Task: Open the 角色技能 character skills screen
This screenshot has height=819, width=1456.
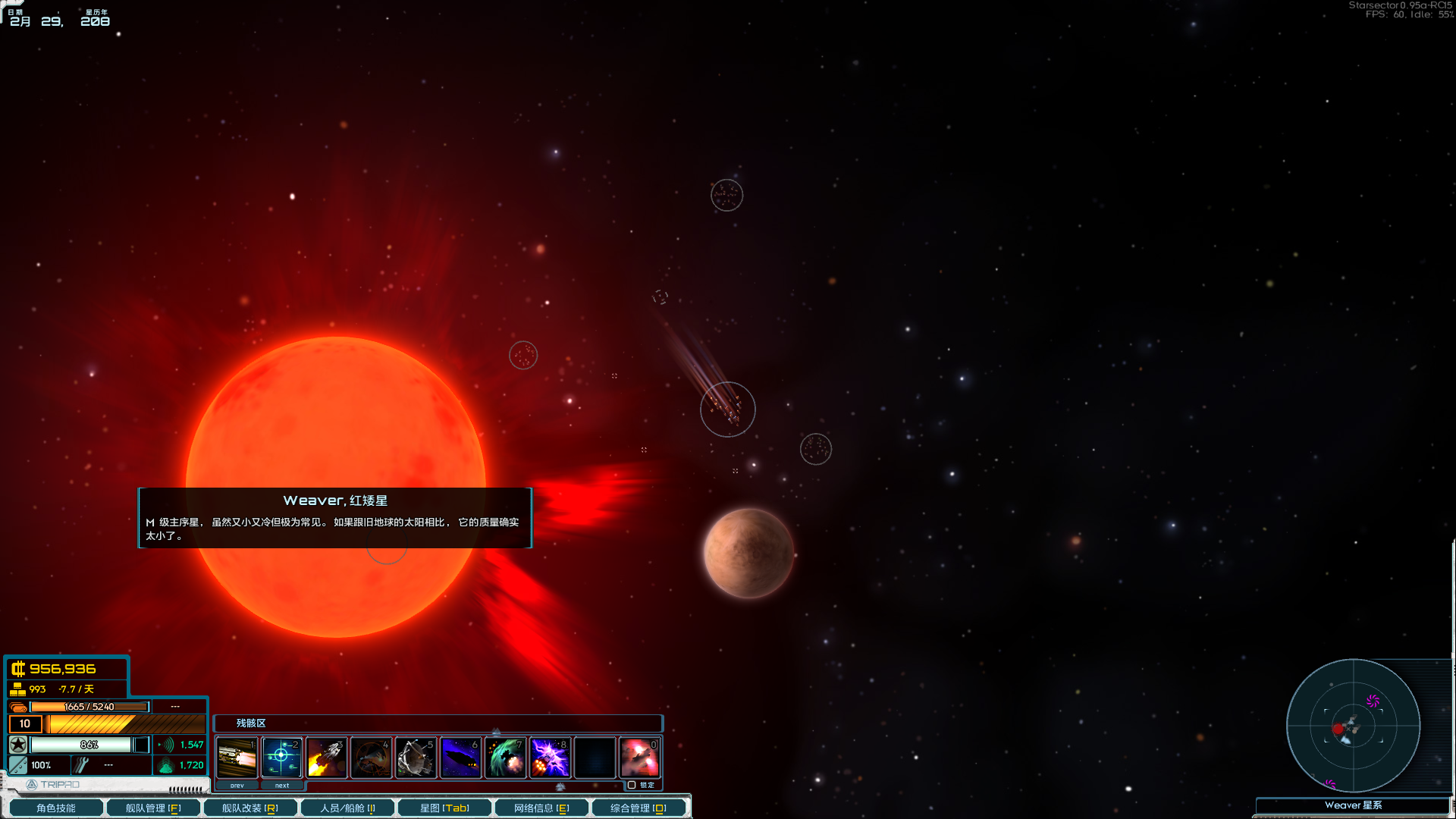Action: (x=56, y=808)
